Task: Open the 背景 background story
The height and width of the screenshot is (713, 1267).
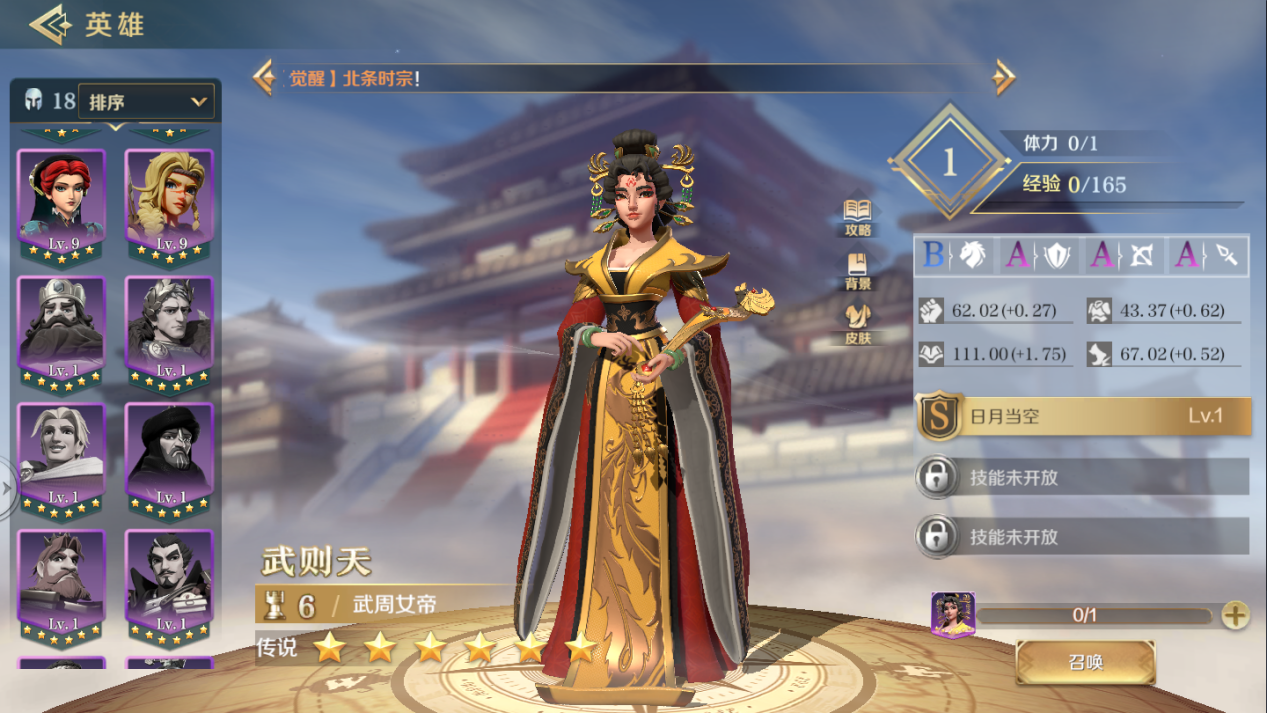Action: 857,271
